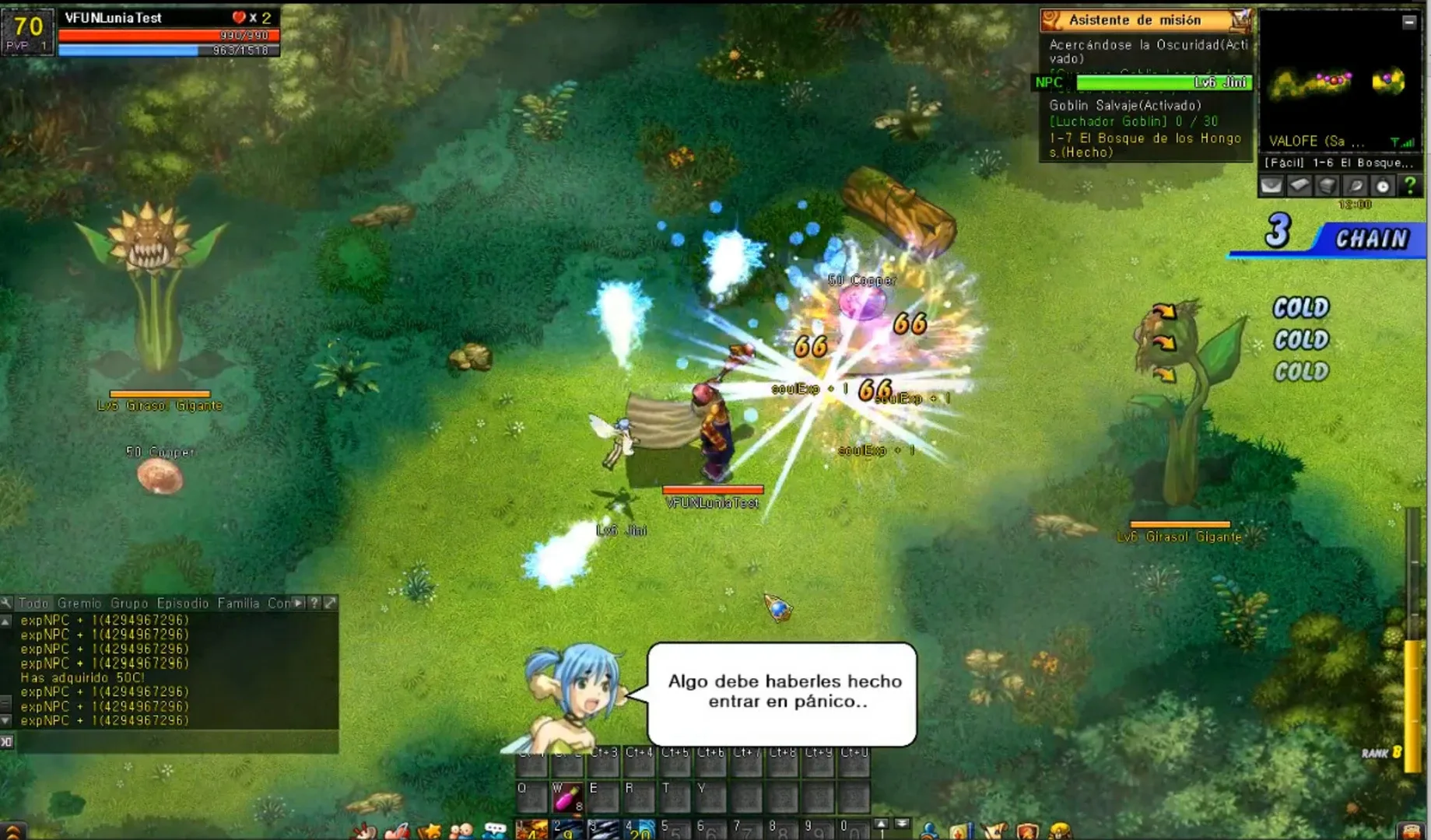Open the mail icon below the minimap

tap(1273, 187)
